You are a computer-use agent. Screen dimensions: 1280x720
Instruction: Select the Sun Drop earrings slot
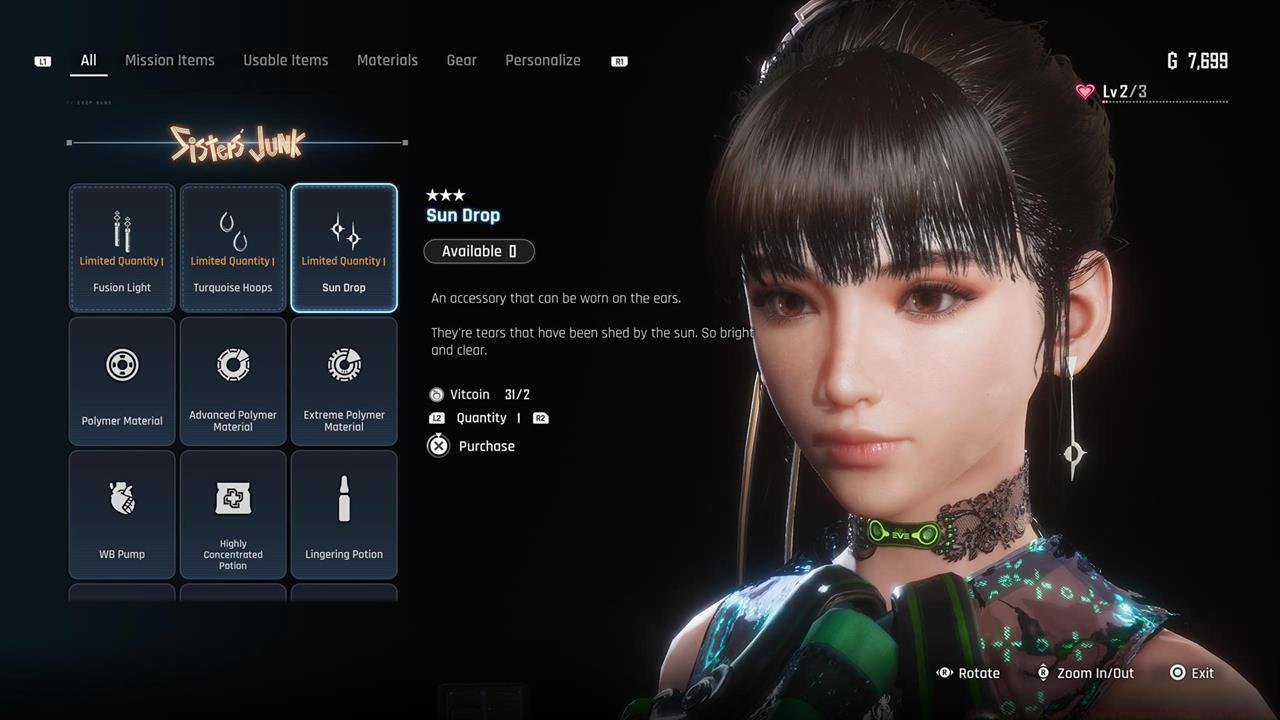coord(344,248)
